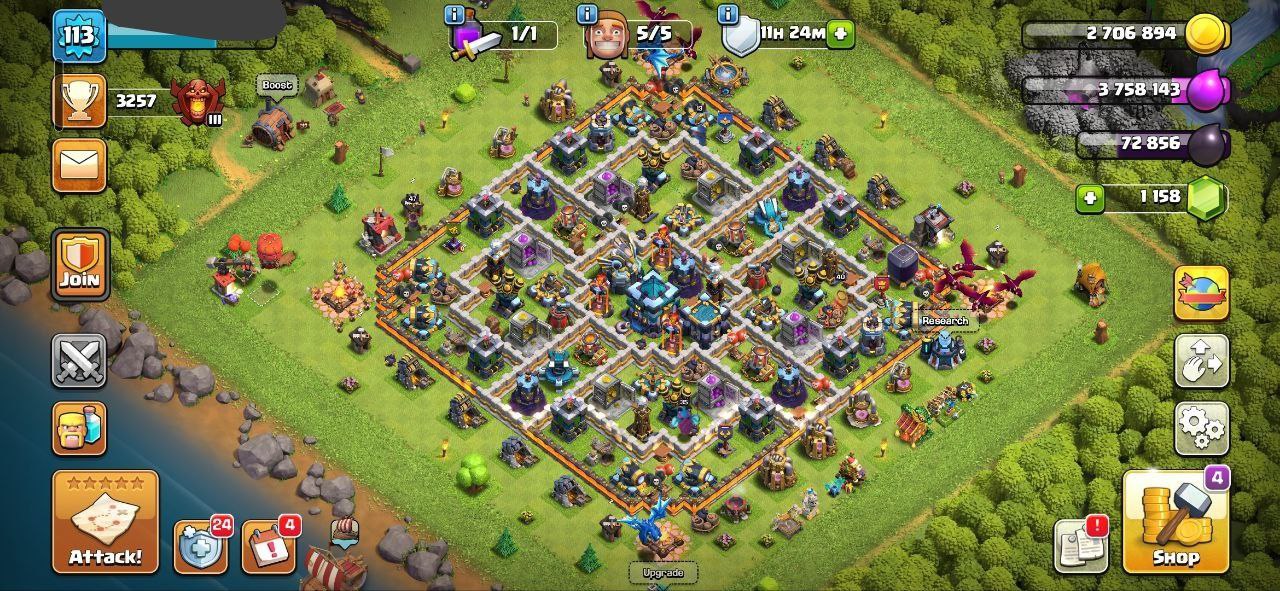Click the Boost label above barracks
This screenshot has height=591, width=1280.
coord(277,86)
